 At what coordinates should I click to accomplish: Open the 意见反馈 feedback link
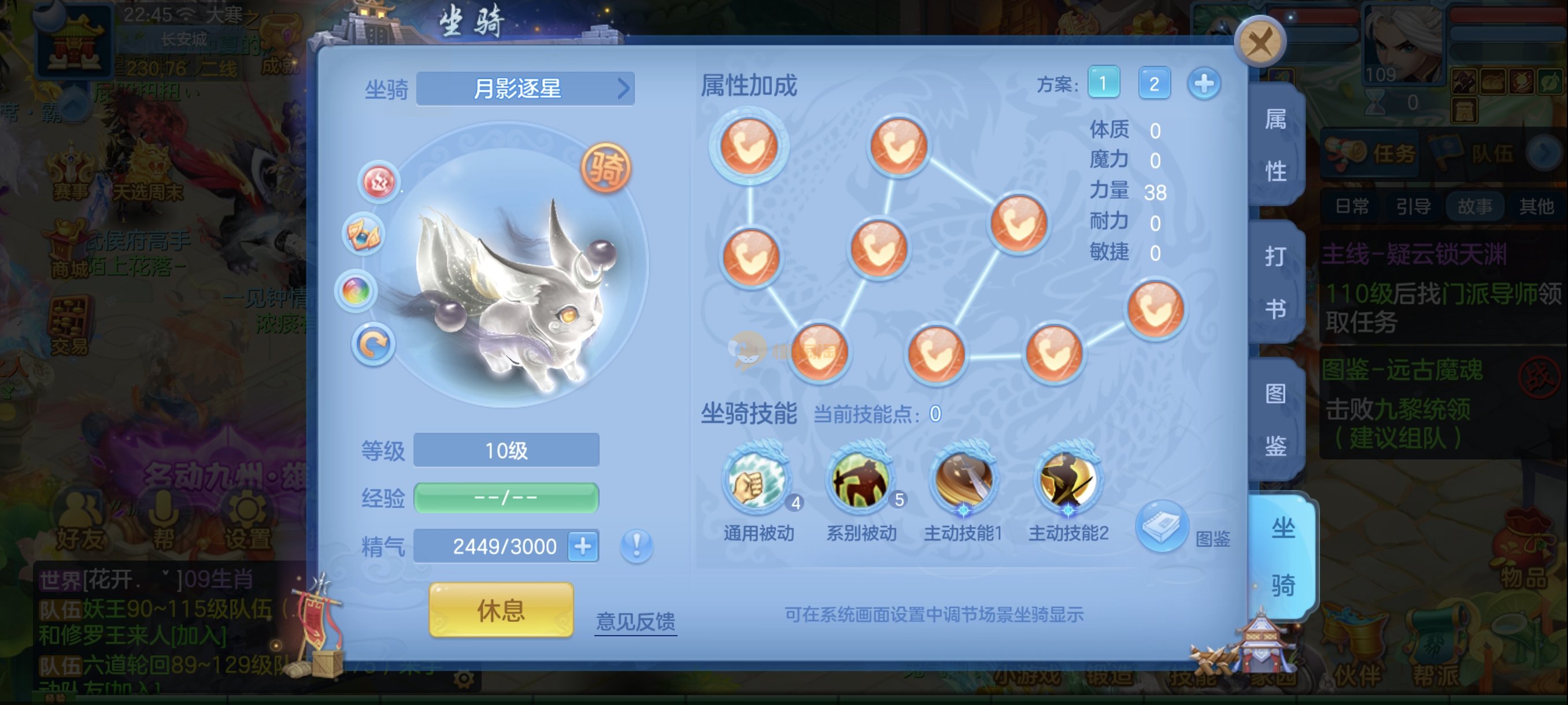coord(635,621)
